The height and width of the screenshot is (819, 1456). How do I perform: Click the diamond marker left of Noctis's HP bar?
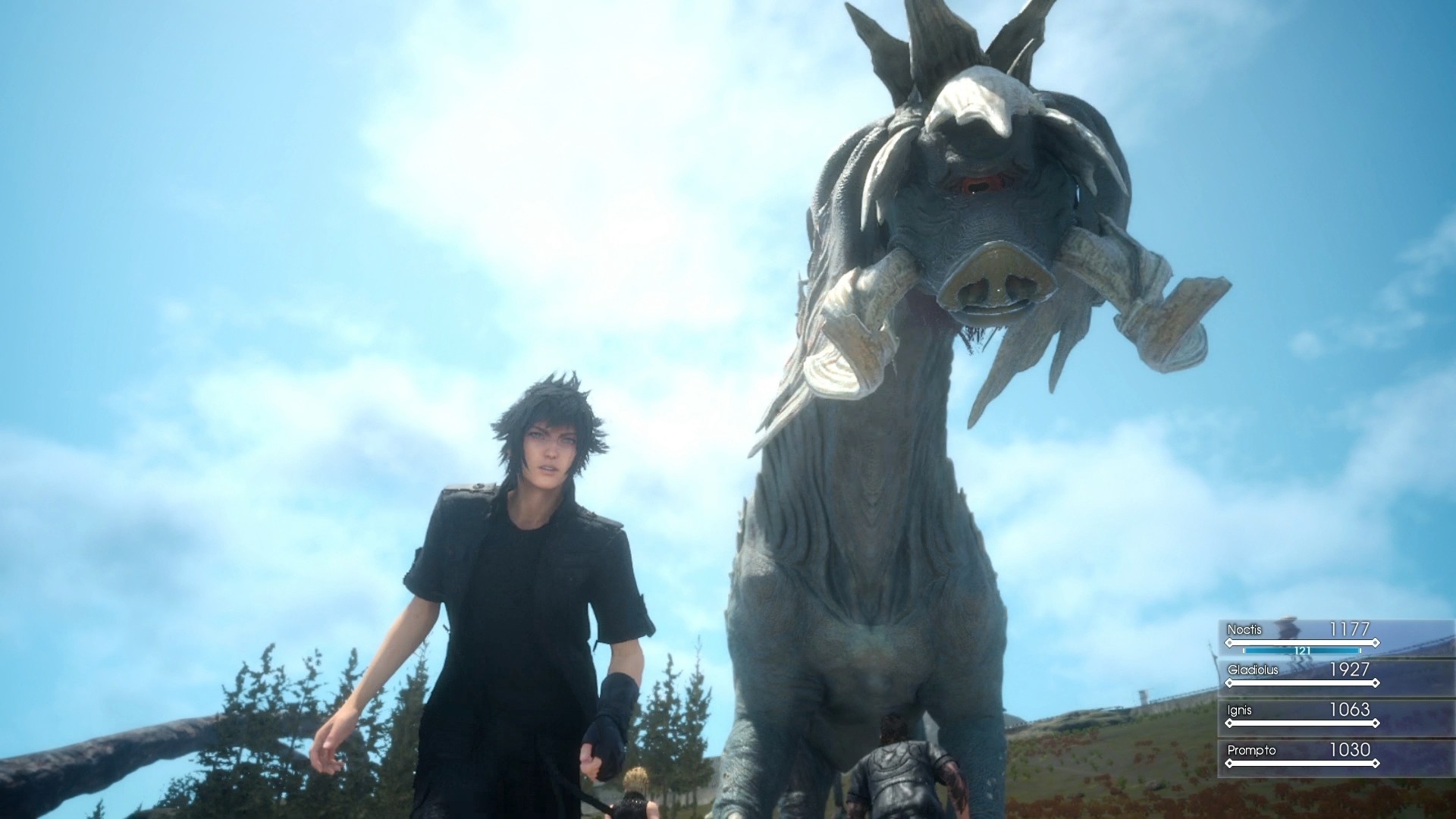tap(1229, 642)
